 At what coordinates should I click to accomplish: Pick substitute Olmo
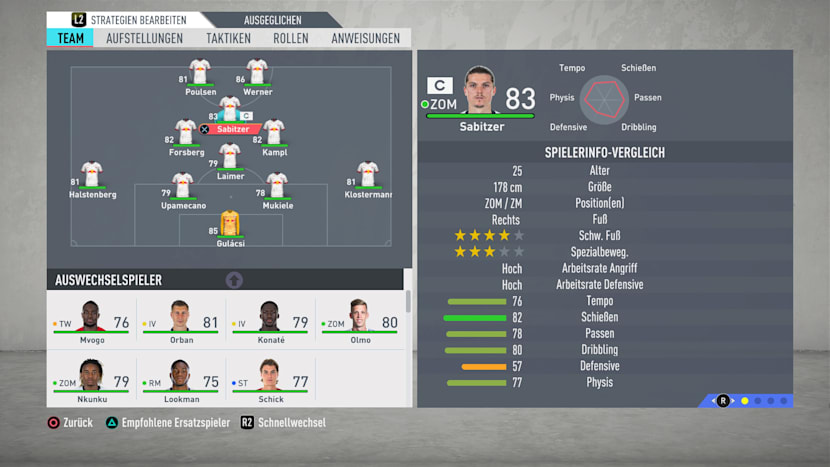pyautogui.click(x=359, y=322)
